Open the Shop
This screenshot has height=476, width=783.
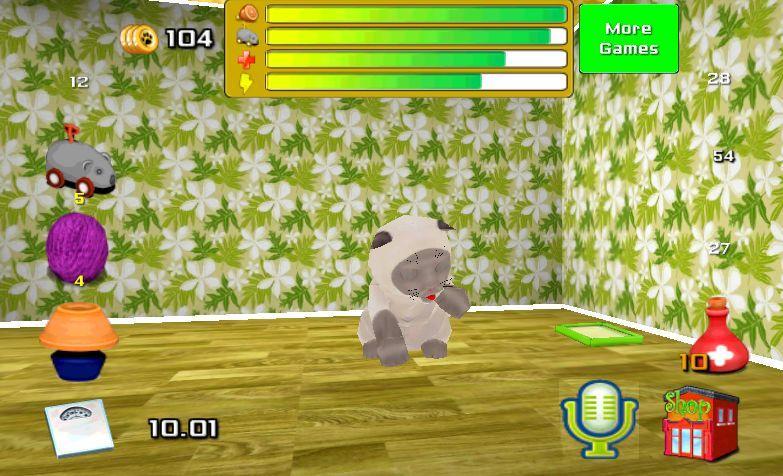coord(699,423)
